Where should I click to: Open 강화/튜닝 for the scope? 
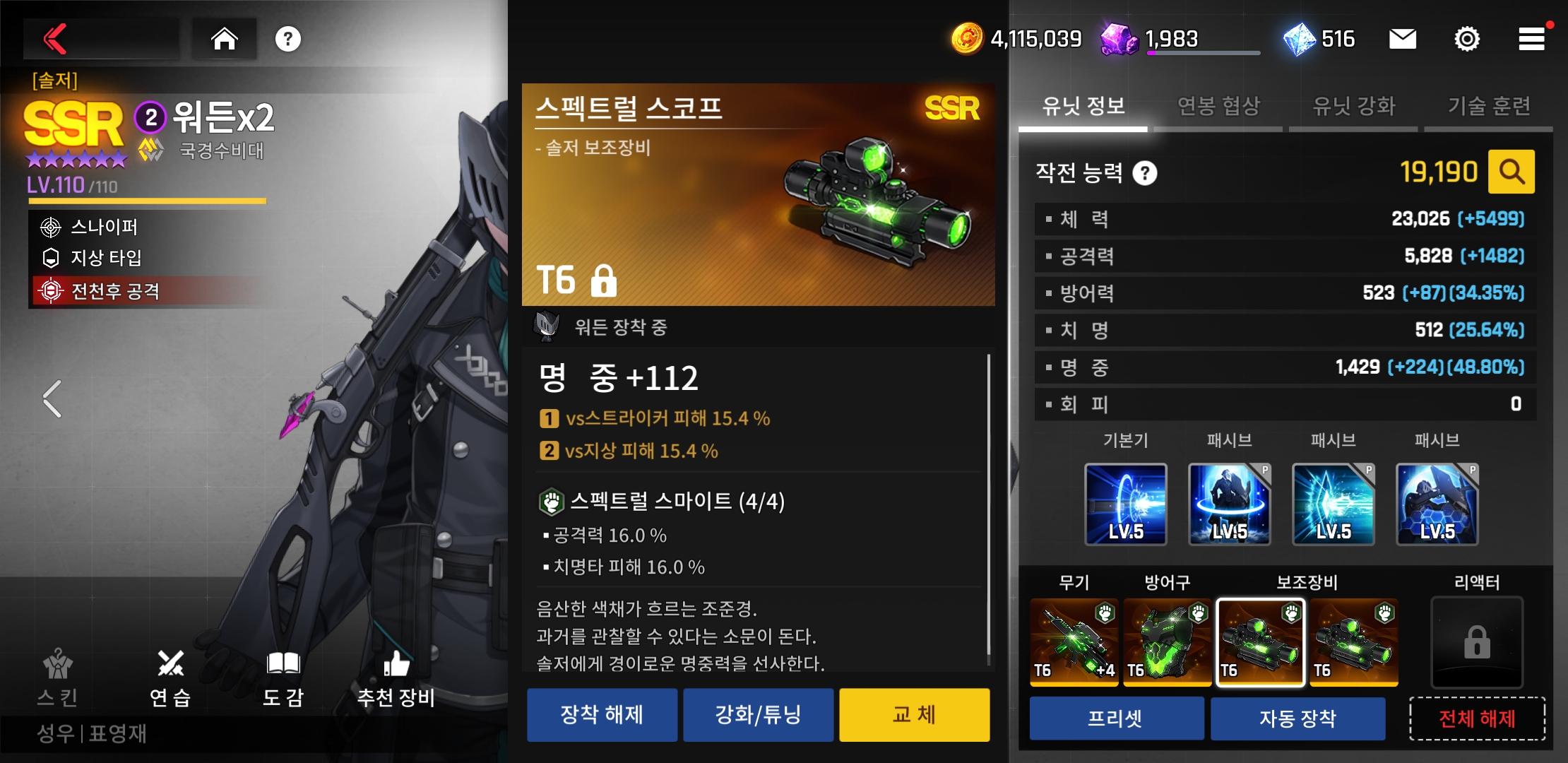[x=758, y=715]
